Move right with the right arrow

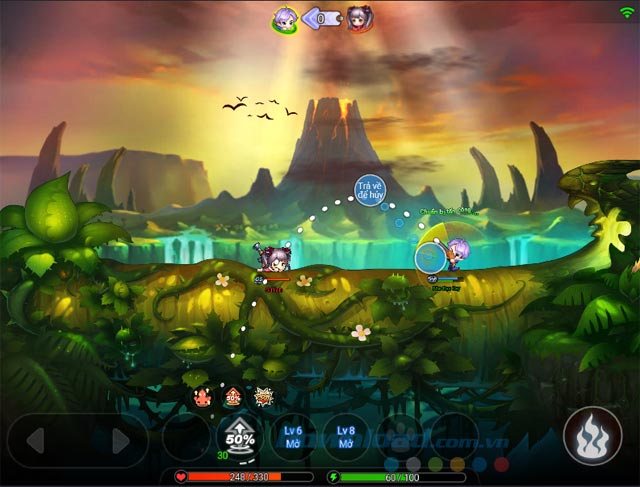click(x=121, y=441)
